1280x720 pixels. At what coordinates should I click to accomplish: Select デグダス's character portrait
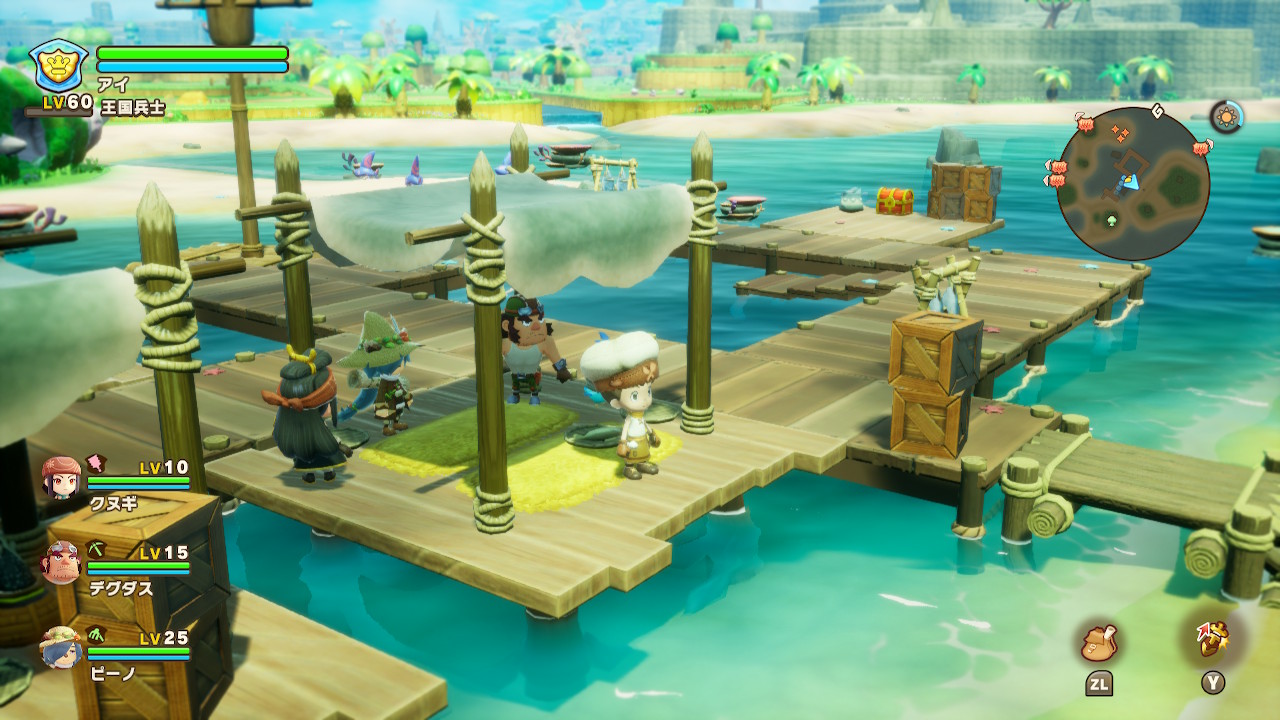[60, 563]
